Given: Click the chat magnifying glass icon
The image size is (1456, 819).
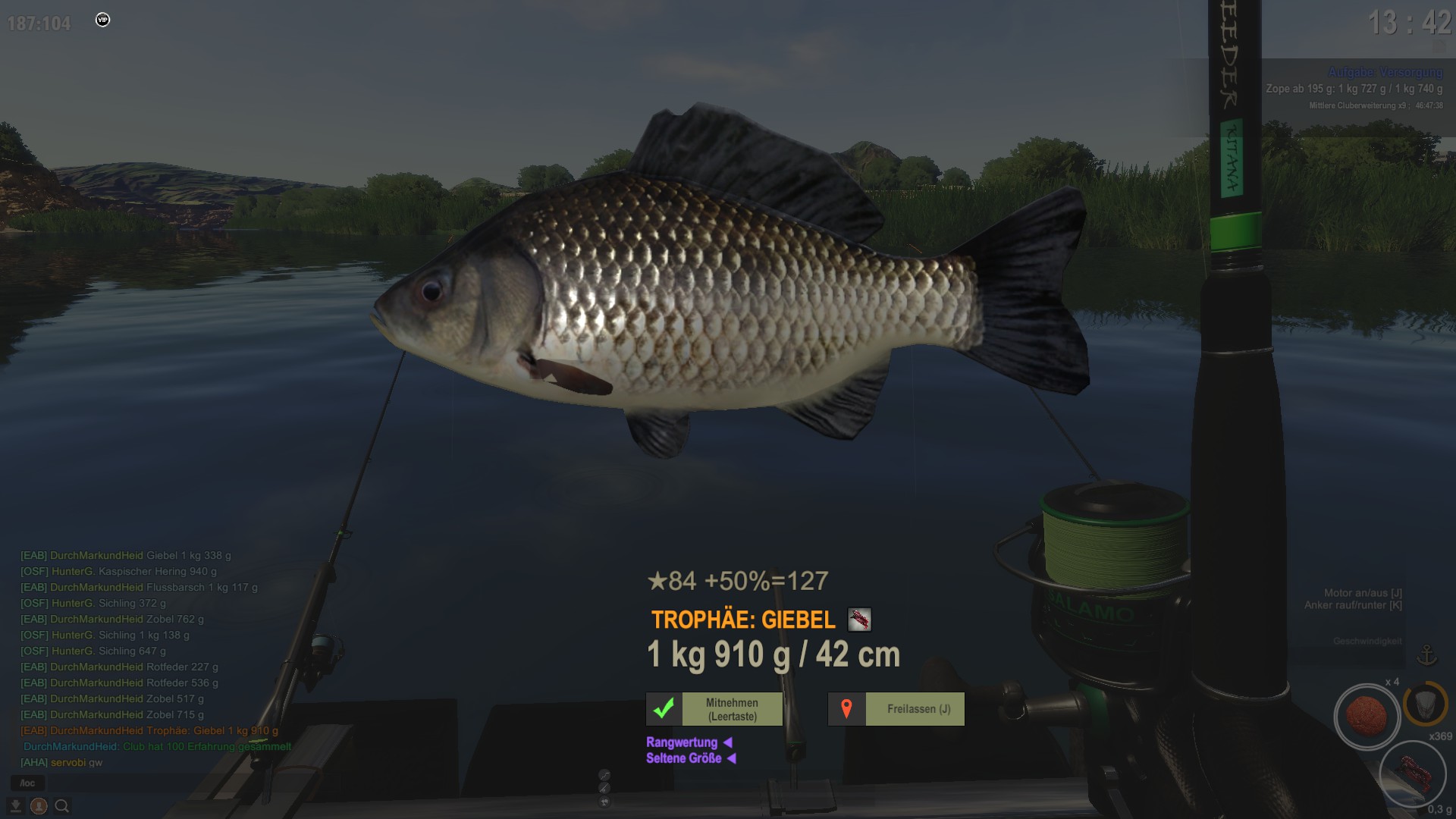Looking at the screenshot, I should pyautogui.click(x=62, y=806).
